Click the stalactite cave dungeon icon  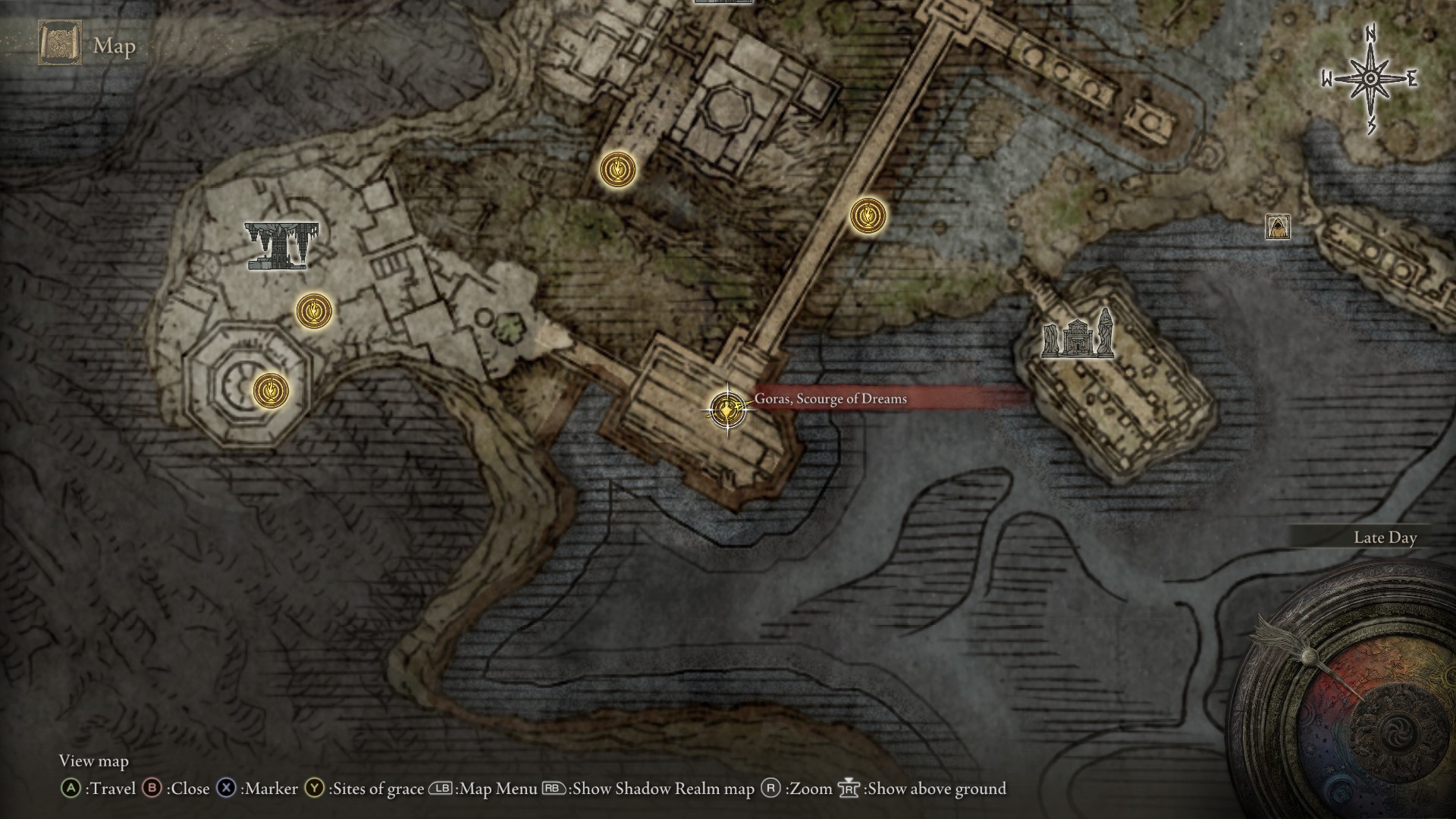281,245
